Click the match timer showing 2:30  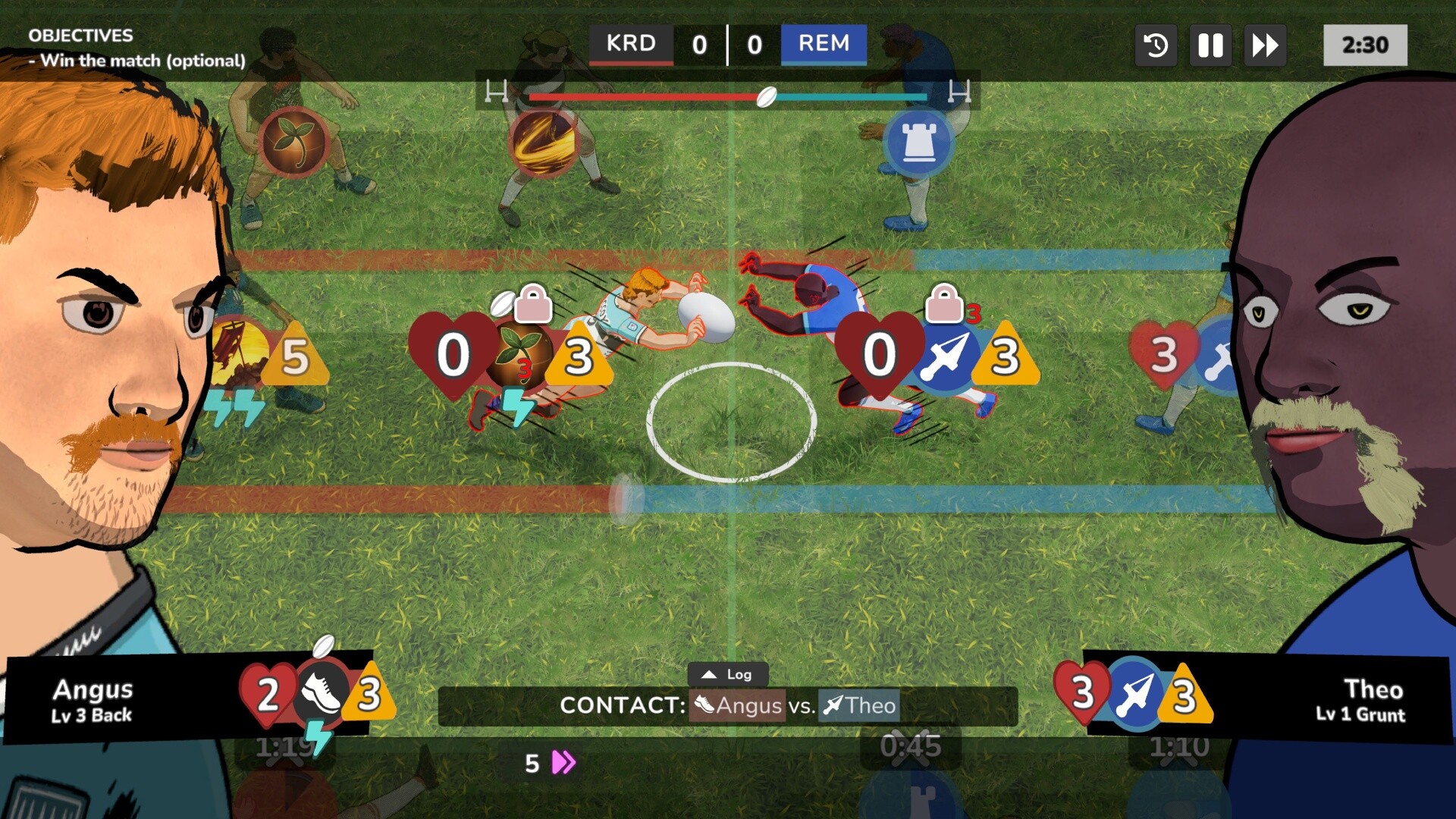(1365, 45)
